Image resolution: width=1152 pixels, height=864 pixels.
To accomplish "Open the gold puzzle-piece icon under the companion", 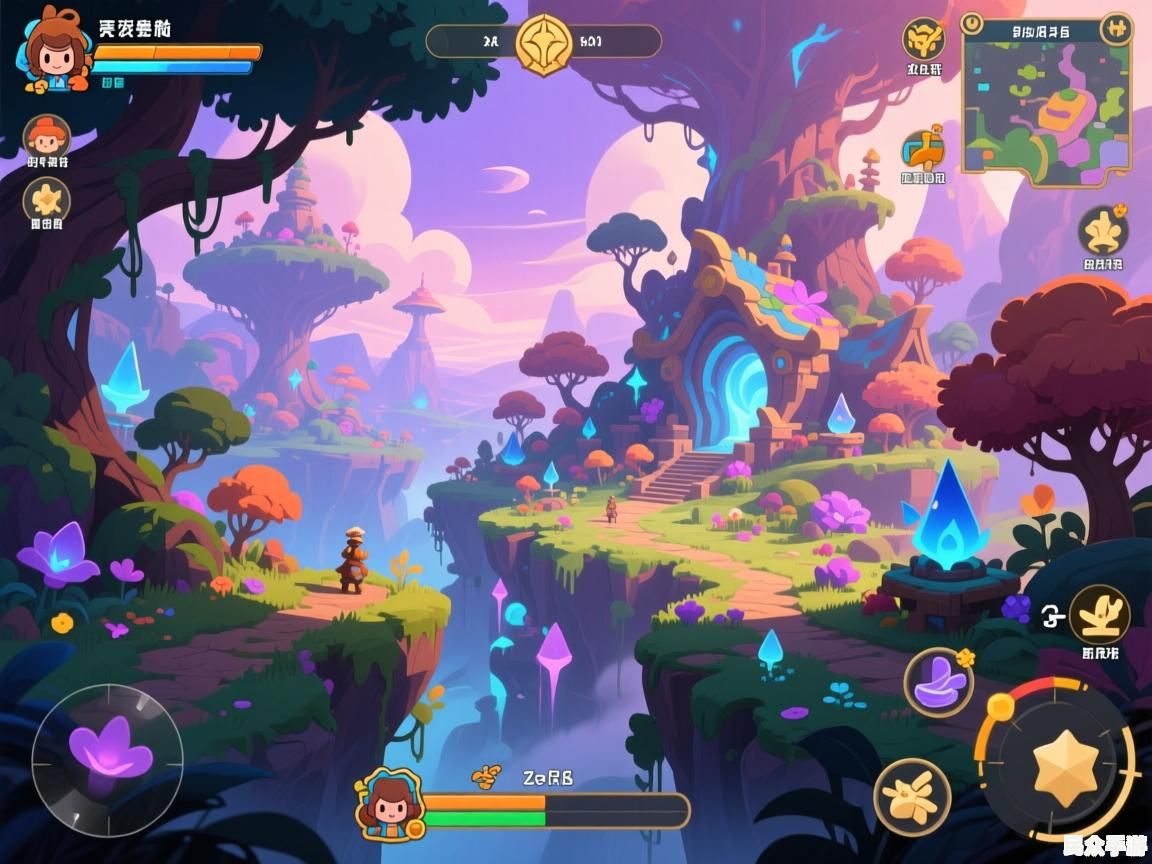I will pyautogui.click(x=46, y=199).
